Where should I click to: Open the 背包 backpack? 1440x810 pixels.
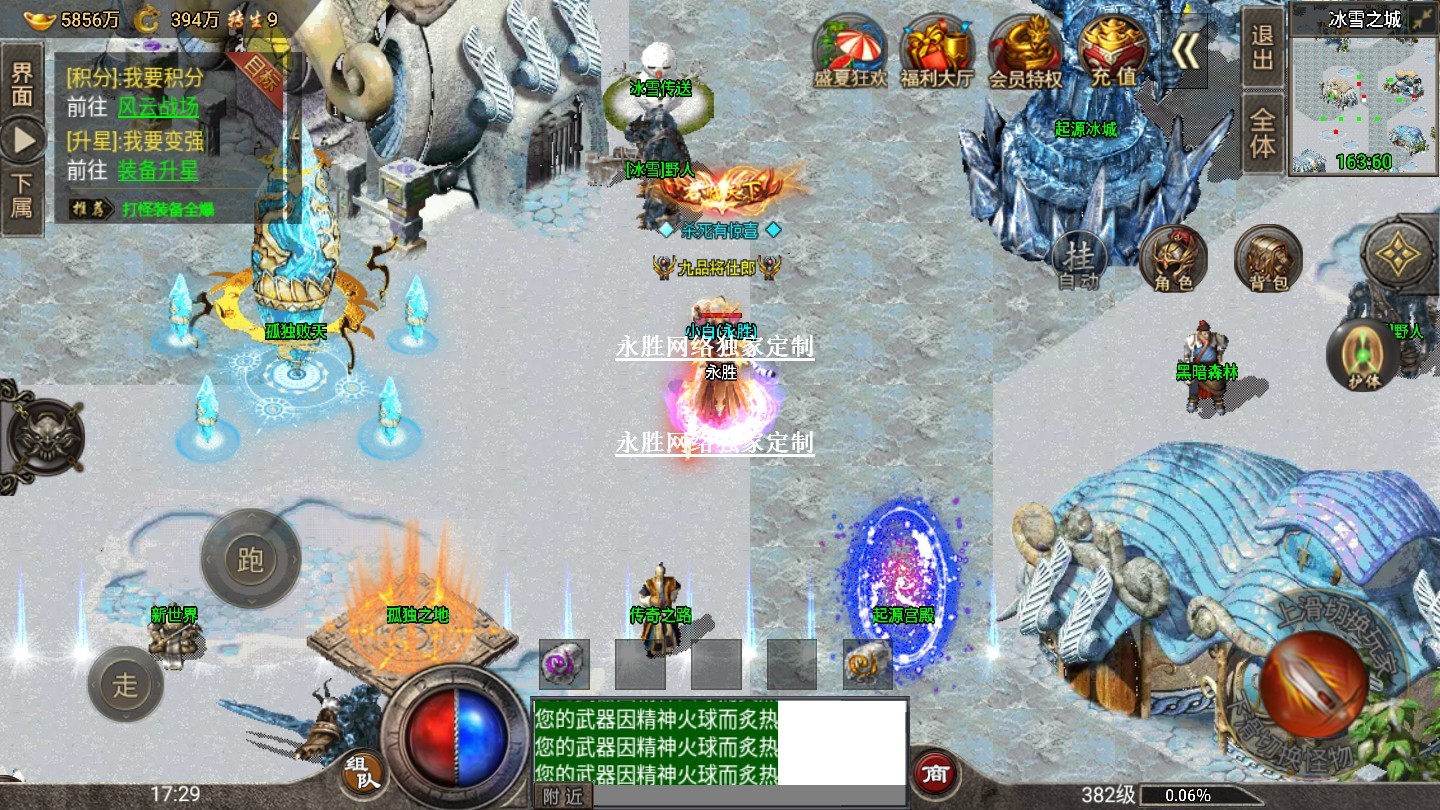(x=1268, y=259)
